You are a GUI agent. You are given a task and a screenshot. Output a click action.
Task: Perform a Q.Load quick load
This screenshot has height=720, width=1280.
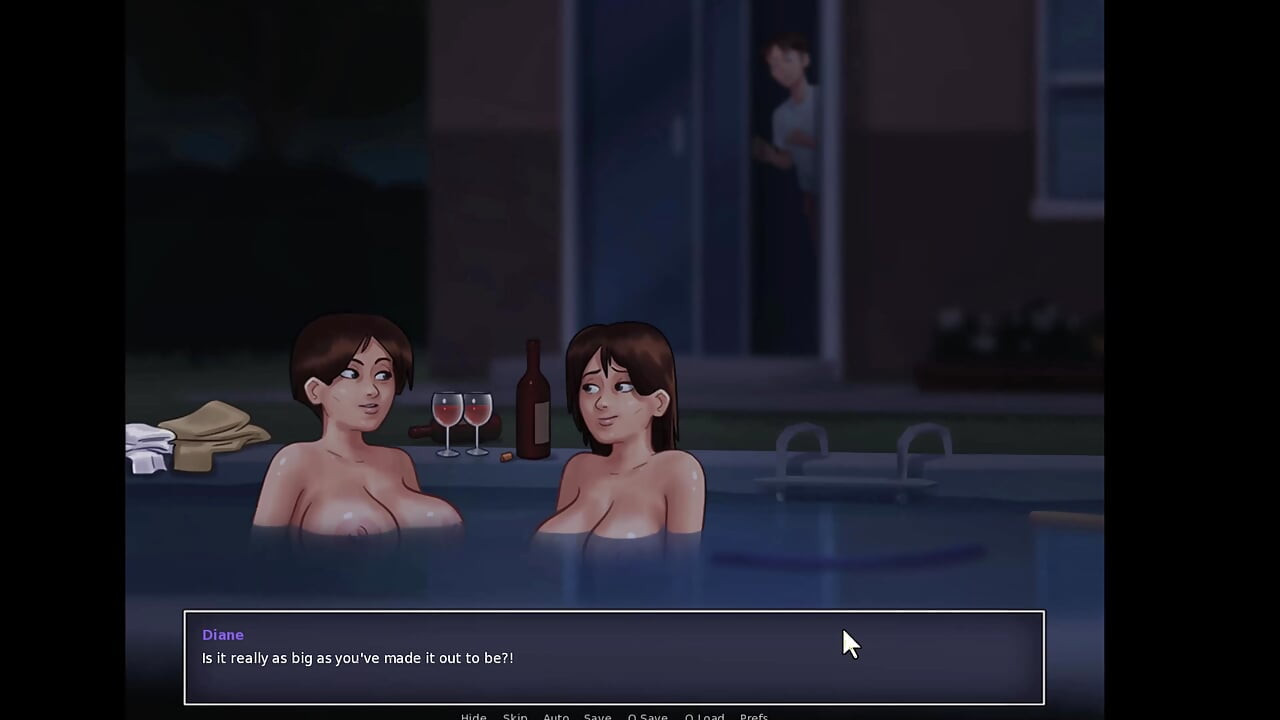(705, 716)
